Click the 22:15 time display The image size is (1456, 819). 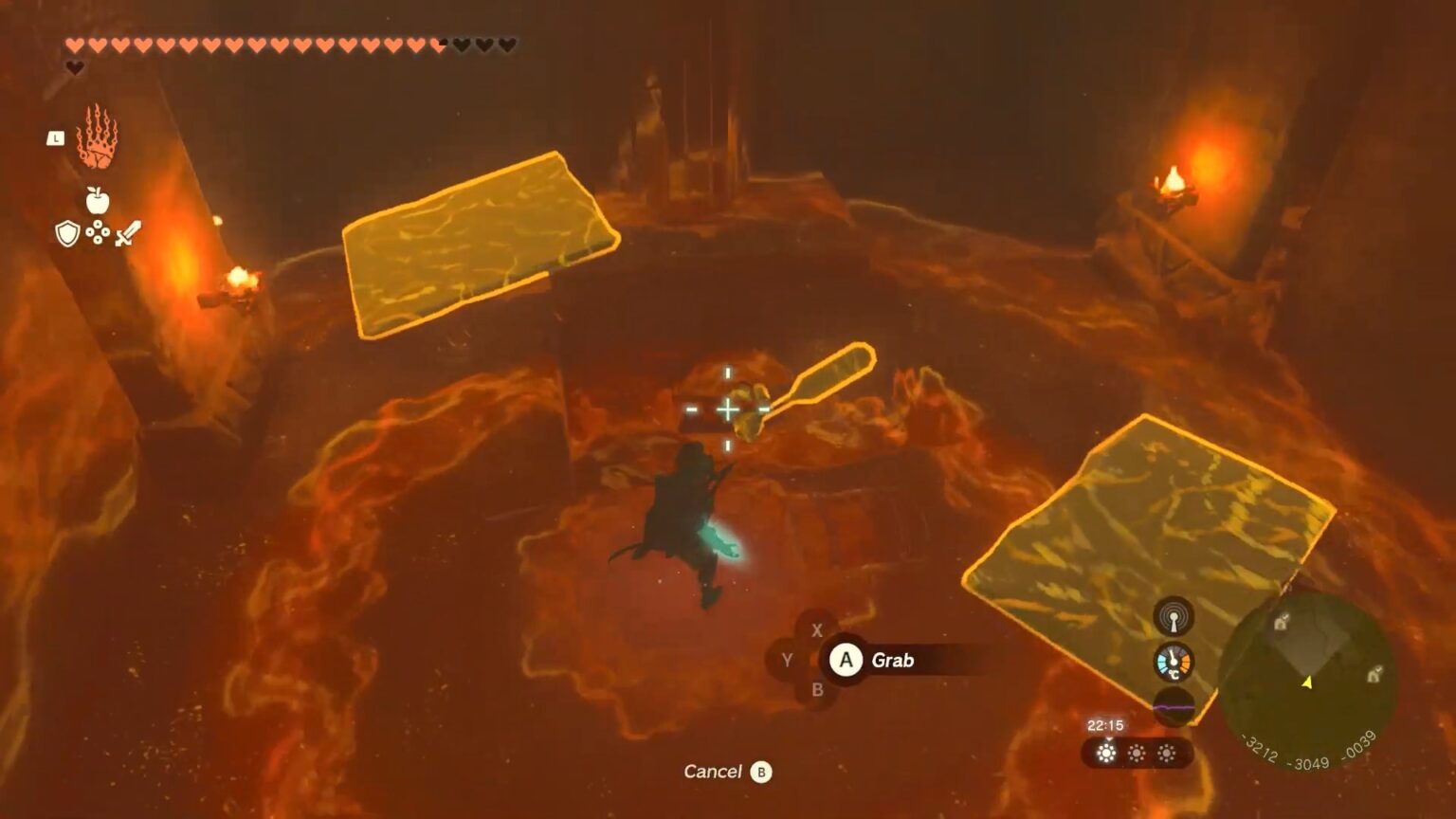[x=1106, y=723]
